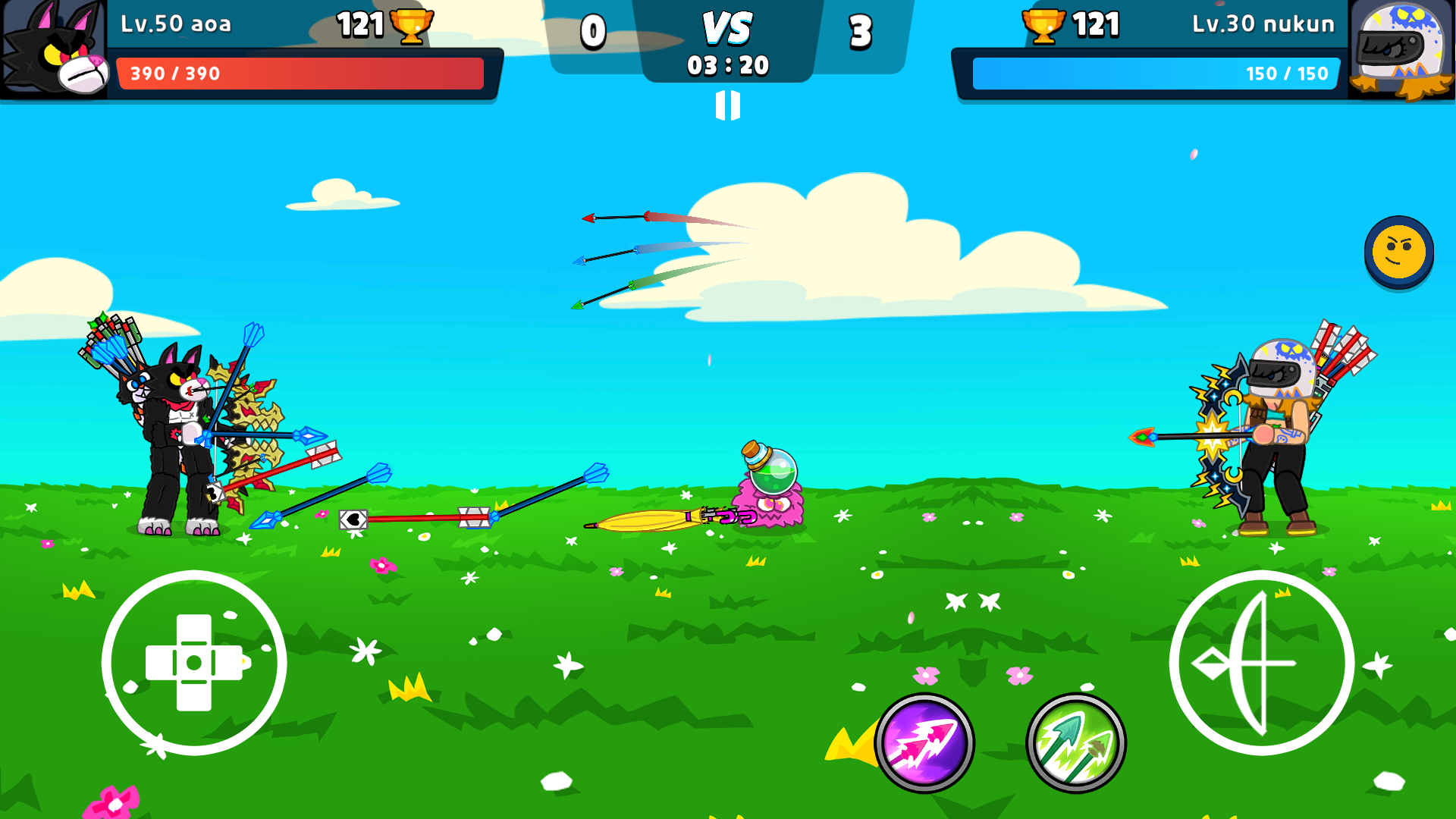Tap aoa's red 390/390 health bar

300,74
